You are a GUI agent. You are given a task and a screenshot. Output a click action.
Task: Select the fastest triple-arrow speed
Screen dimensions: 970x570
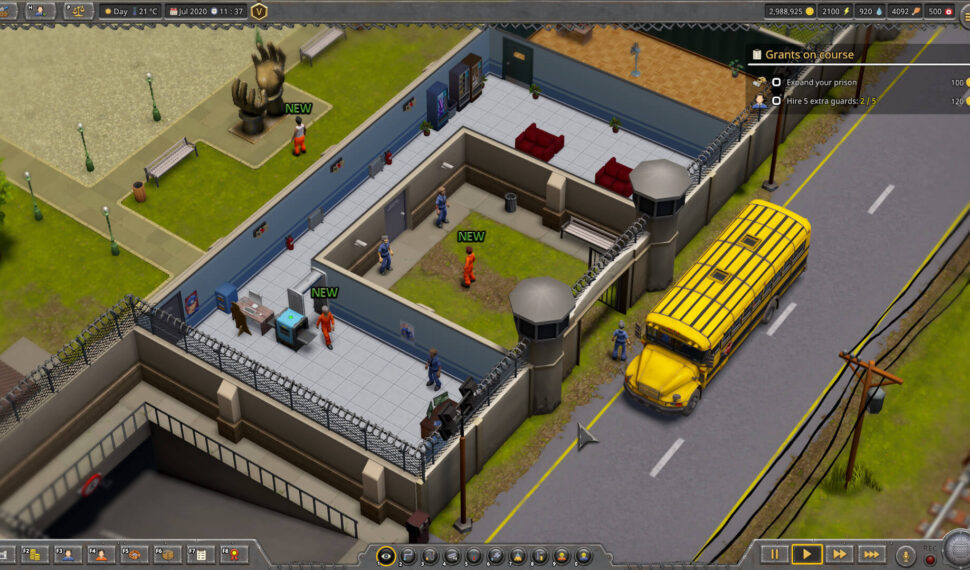tap(871, 553)
